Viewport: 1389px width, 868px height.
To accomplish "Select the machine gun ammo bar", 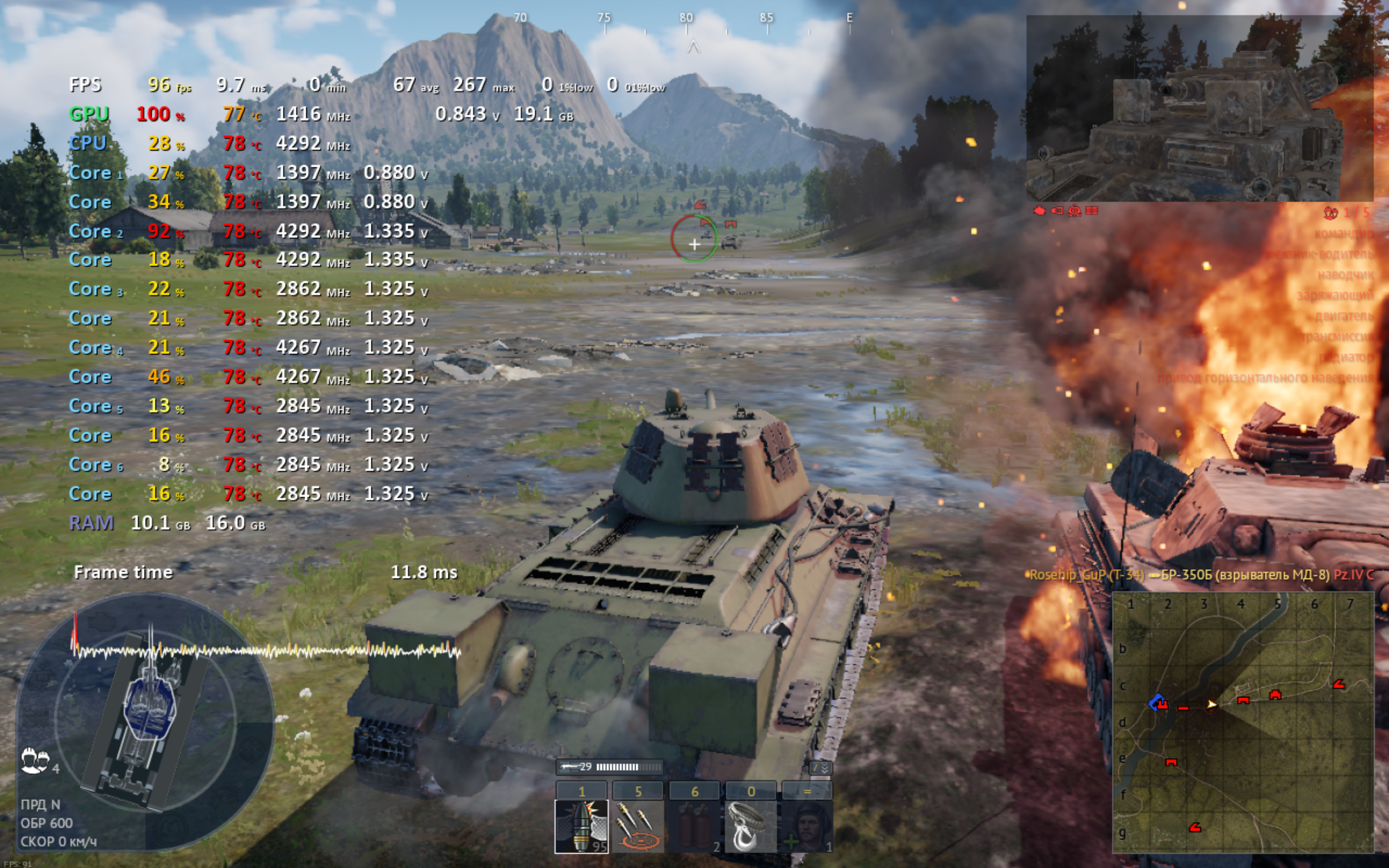I will [610, 768].
